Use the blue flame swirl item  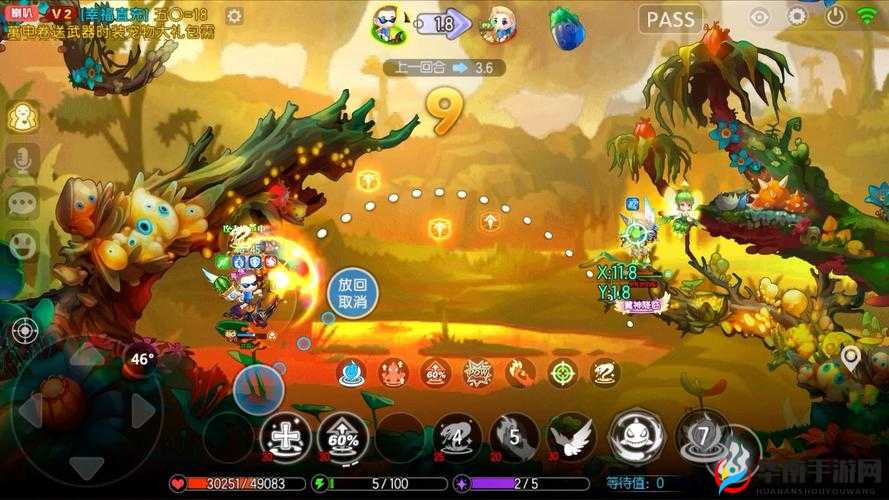tap(350, 373)
